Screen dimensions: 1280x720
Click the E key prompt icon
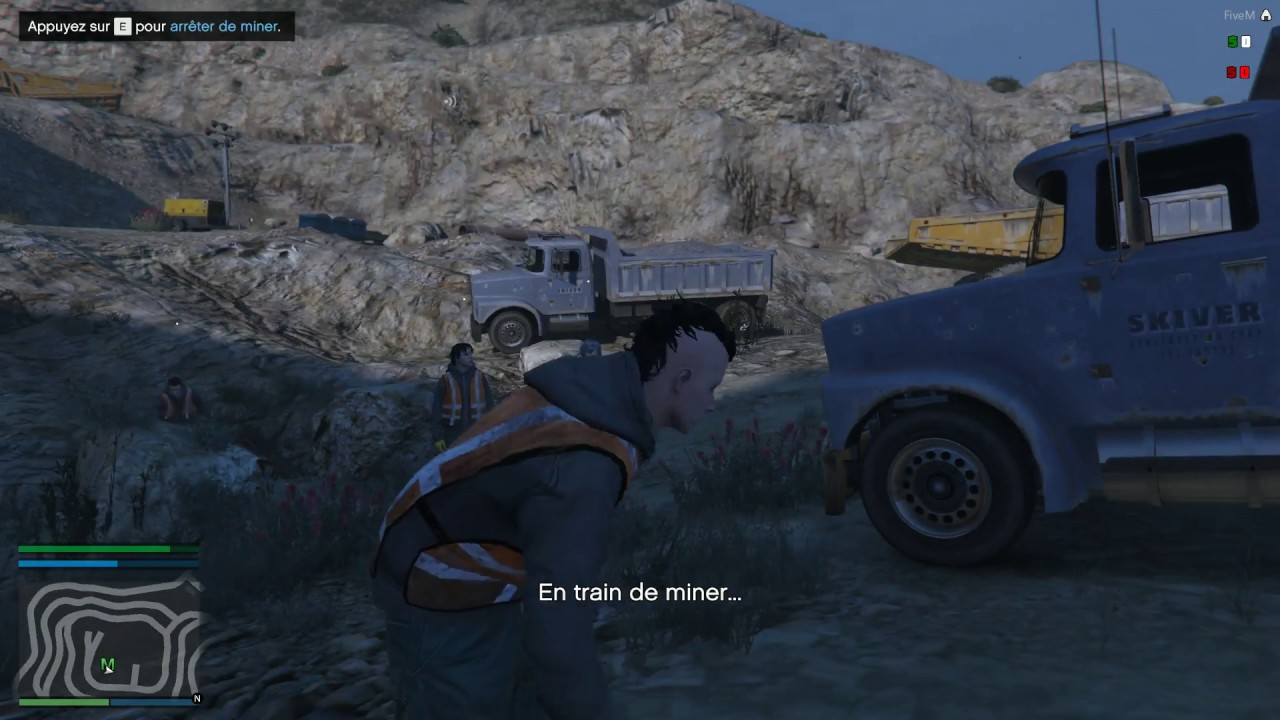(121, 27)
